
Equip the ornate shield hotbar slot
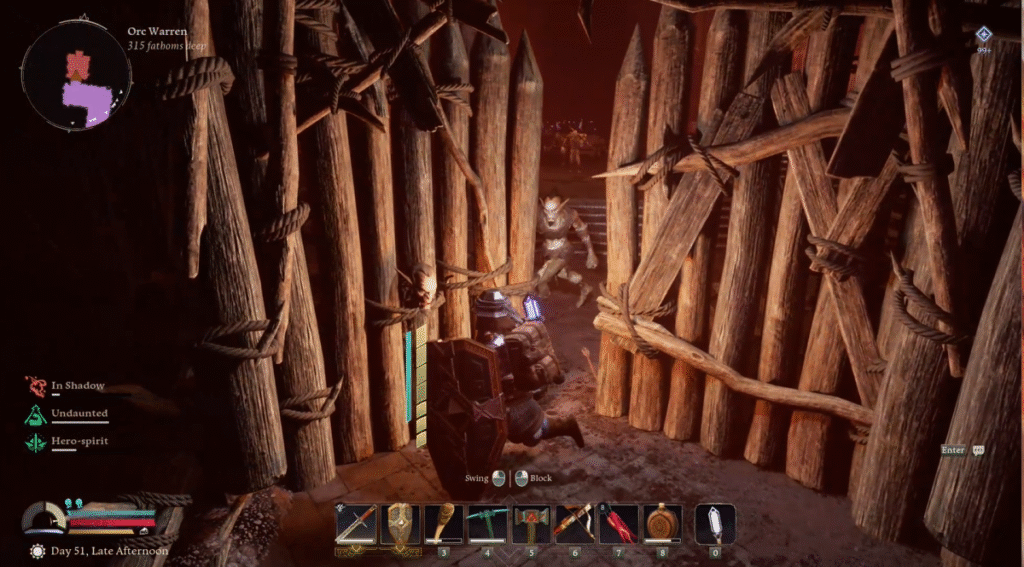399,523
